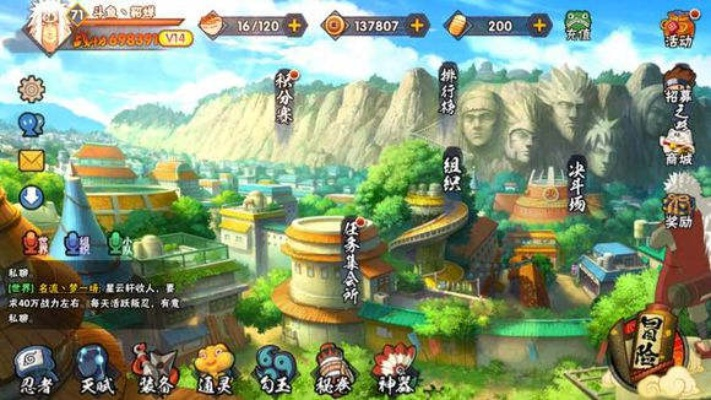The width and height of the screenshot is (711, 400).
Task: Open the 通灵 (Summon) menu
Action: 214,368
